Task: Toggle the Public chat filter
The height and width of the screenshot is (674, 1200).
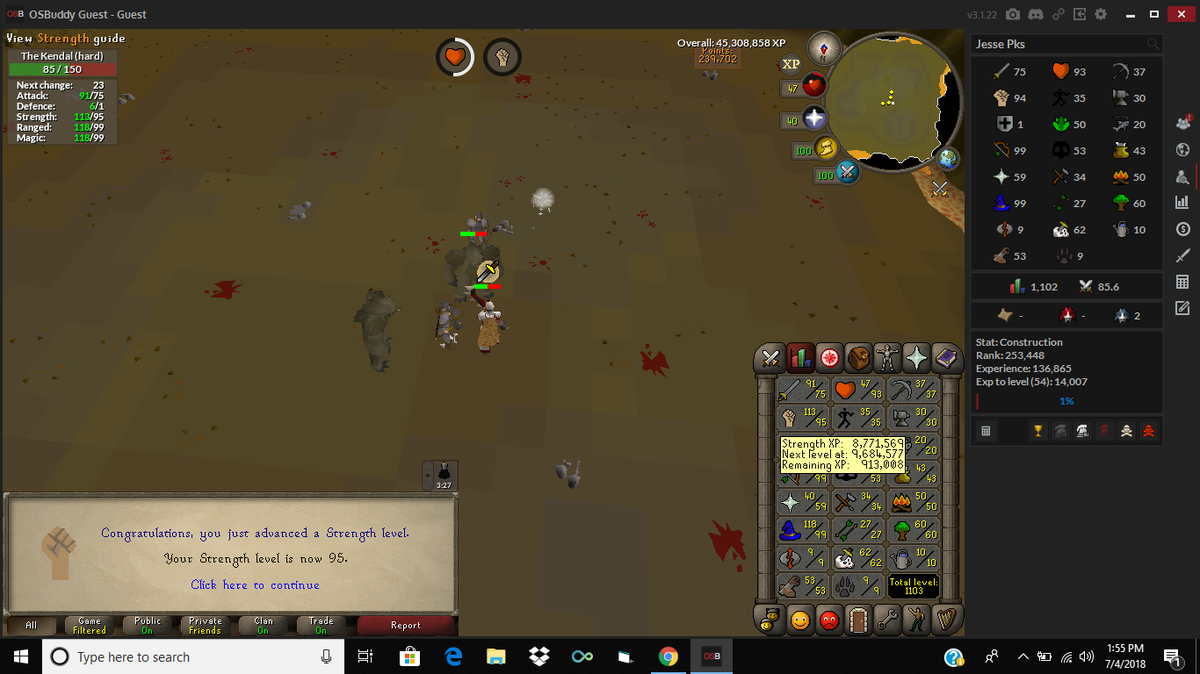Action: [x=147, y=626]
